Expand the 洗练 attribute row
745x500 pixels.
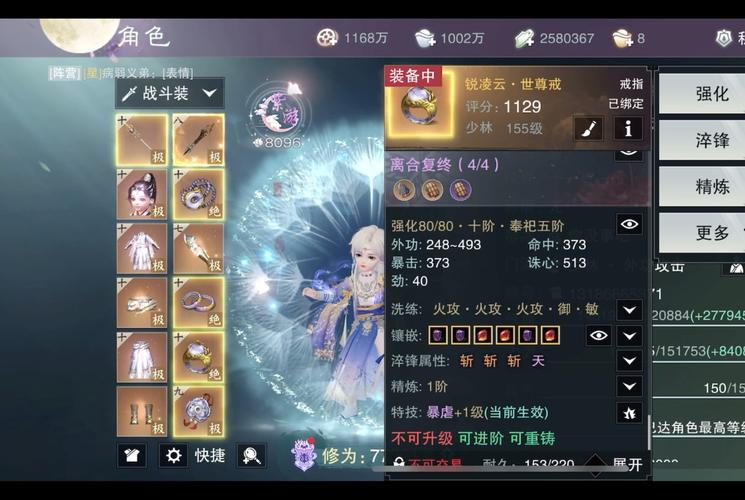point(629,309)
